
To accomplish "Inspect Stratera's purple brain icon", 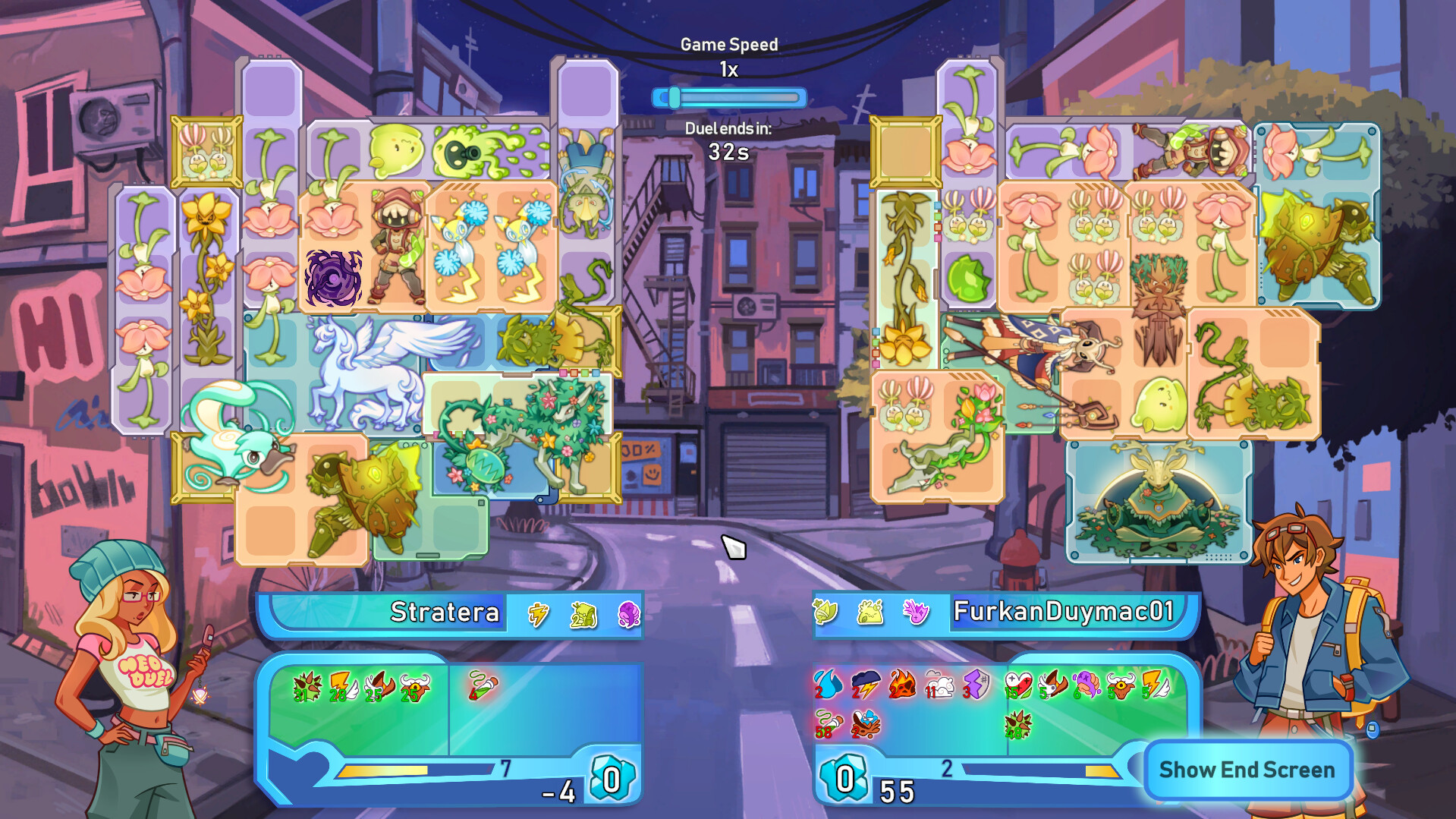I will (x=628, y=614).
